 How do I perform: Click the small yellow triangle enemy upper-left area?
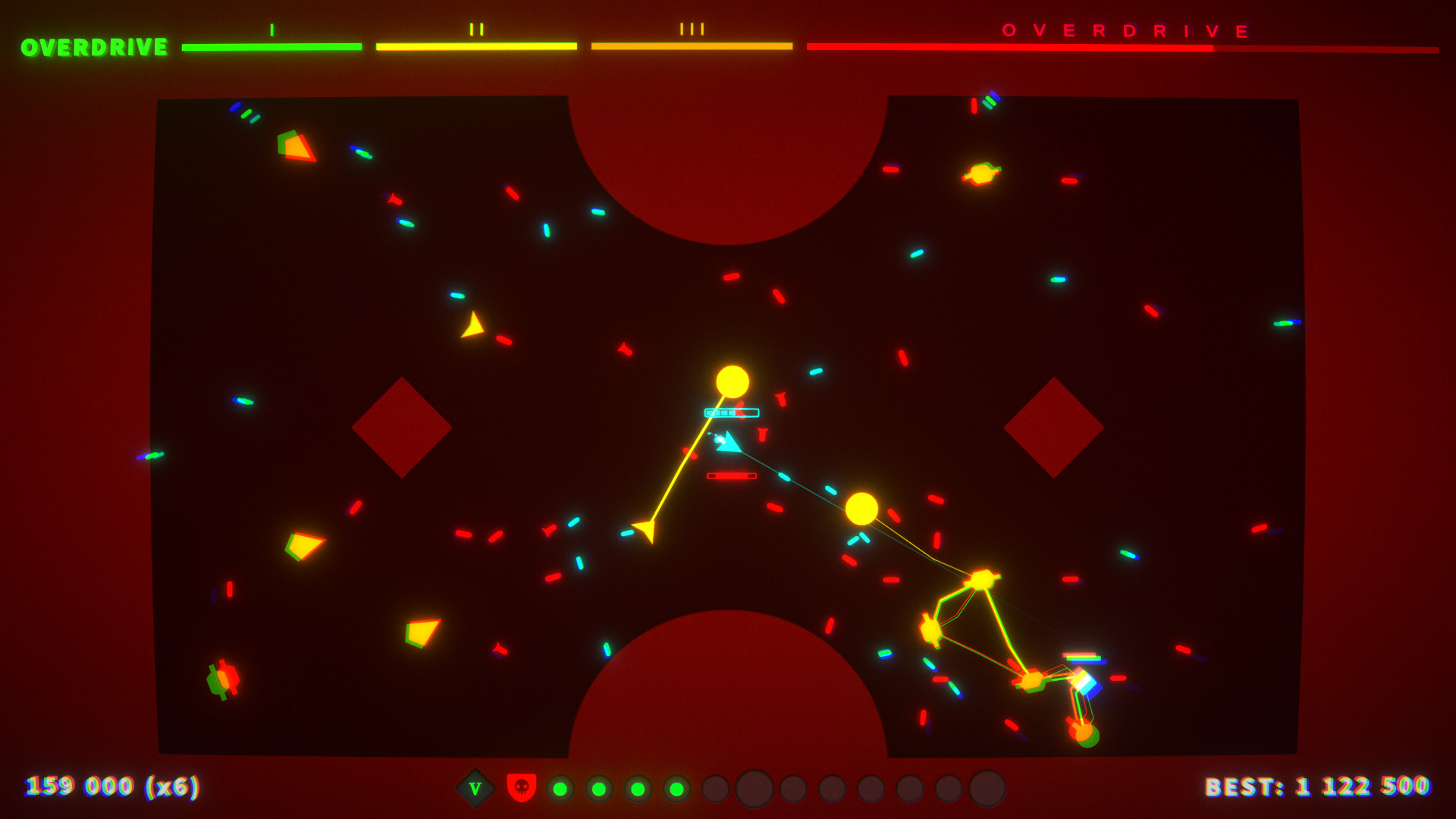[474, 326]
